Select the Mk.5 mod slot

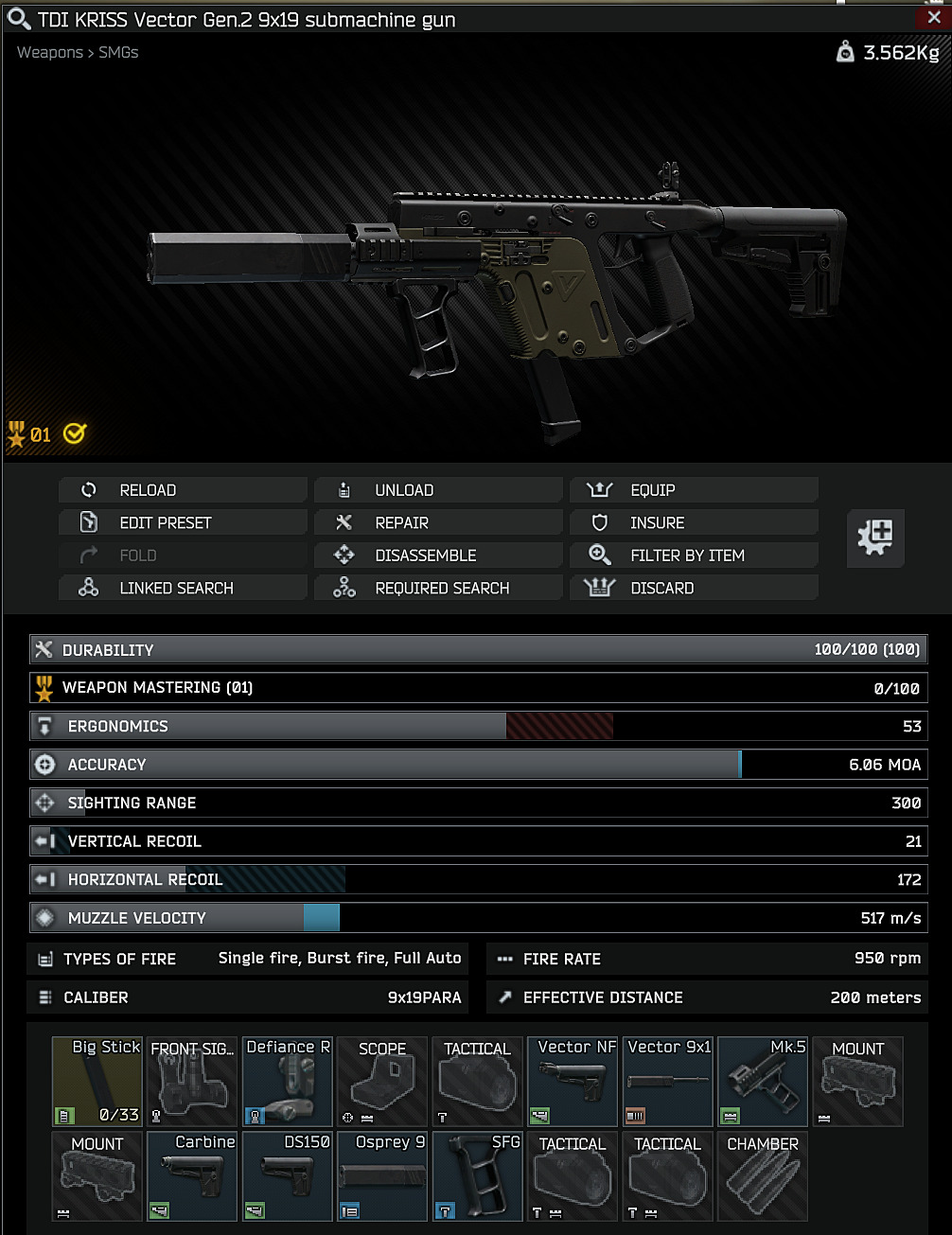point(763,1081)
